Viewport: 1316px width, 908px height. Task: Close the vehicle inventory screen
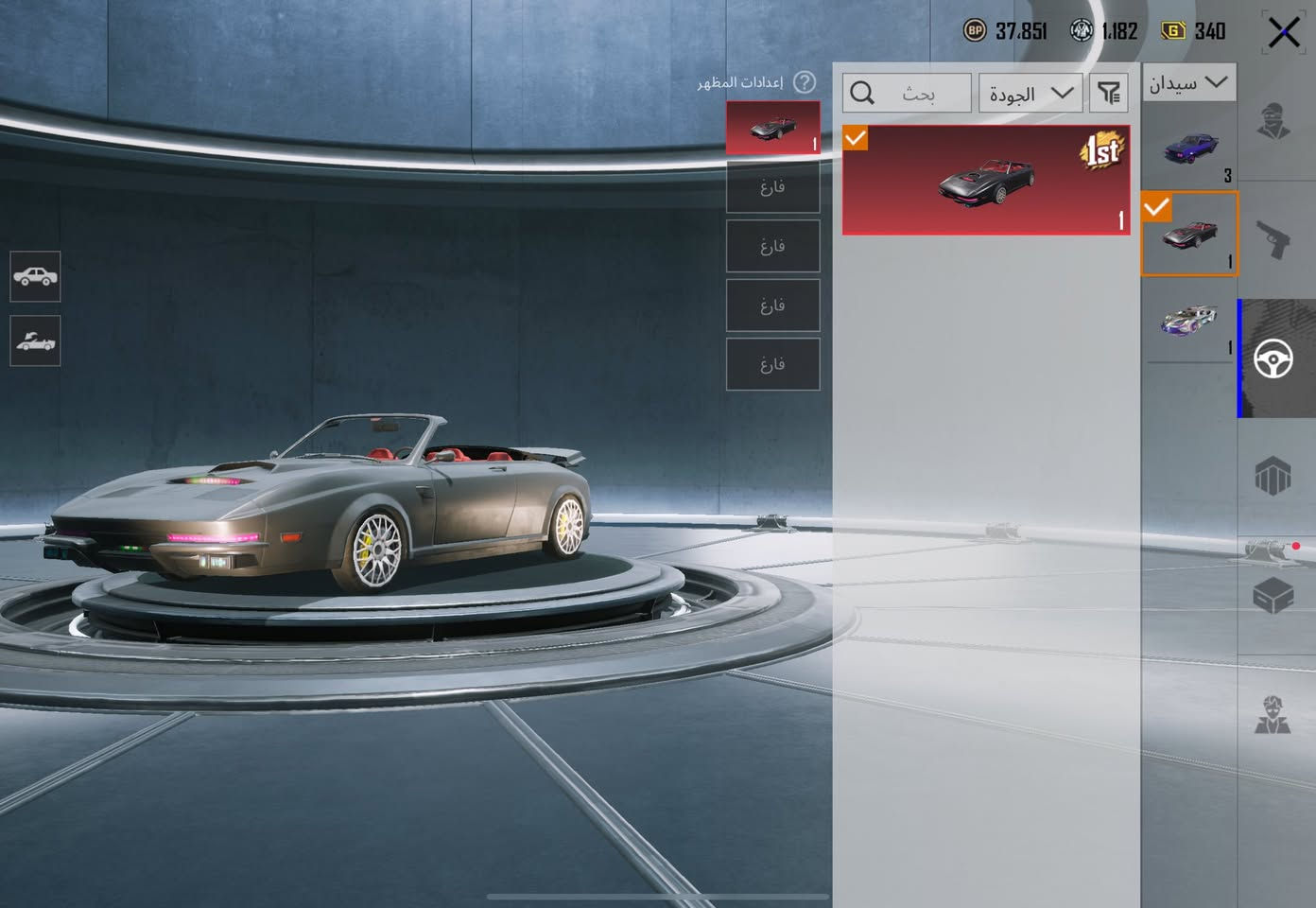pyautogui.click(x=1283, y=33)
